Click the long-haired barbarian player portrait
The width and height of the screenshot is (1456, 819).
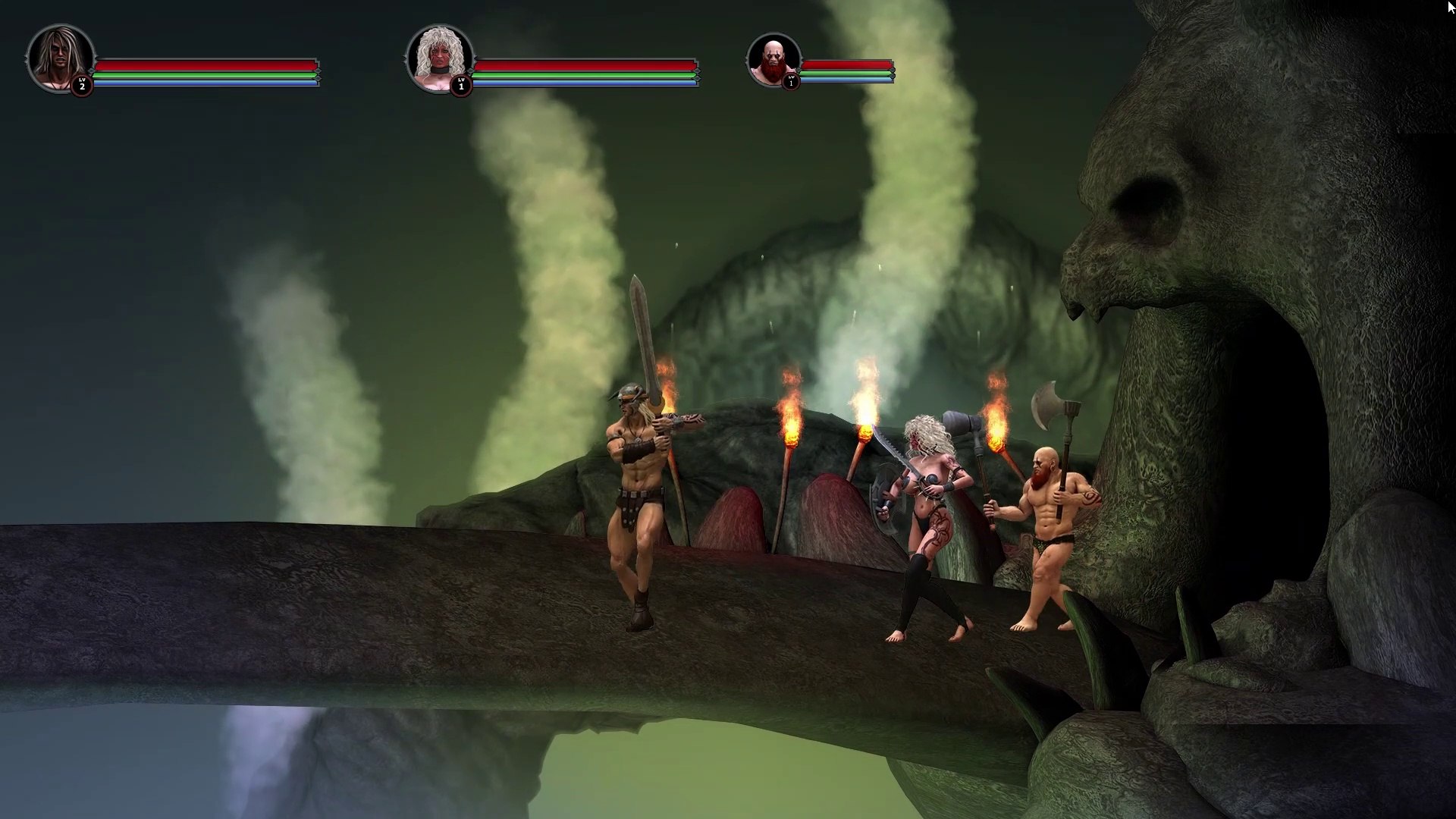[60, 58]
